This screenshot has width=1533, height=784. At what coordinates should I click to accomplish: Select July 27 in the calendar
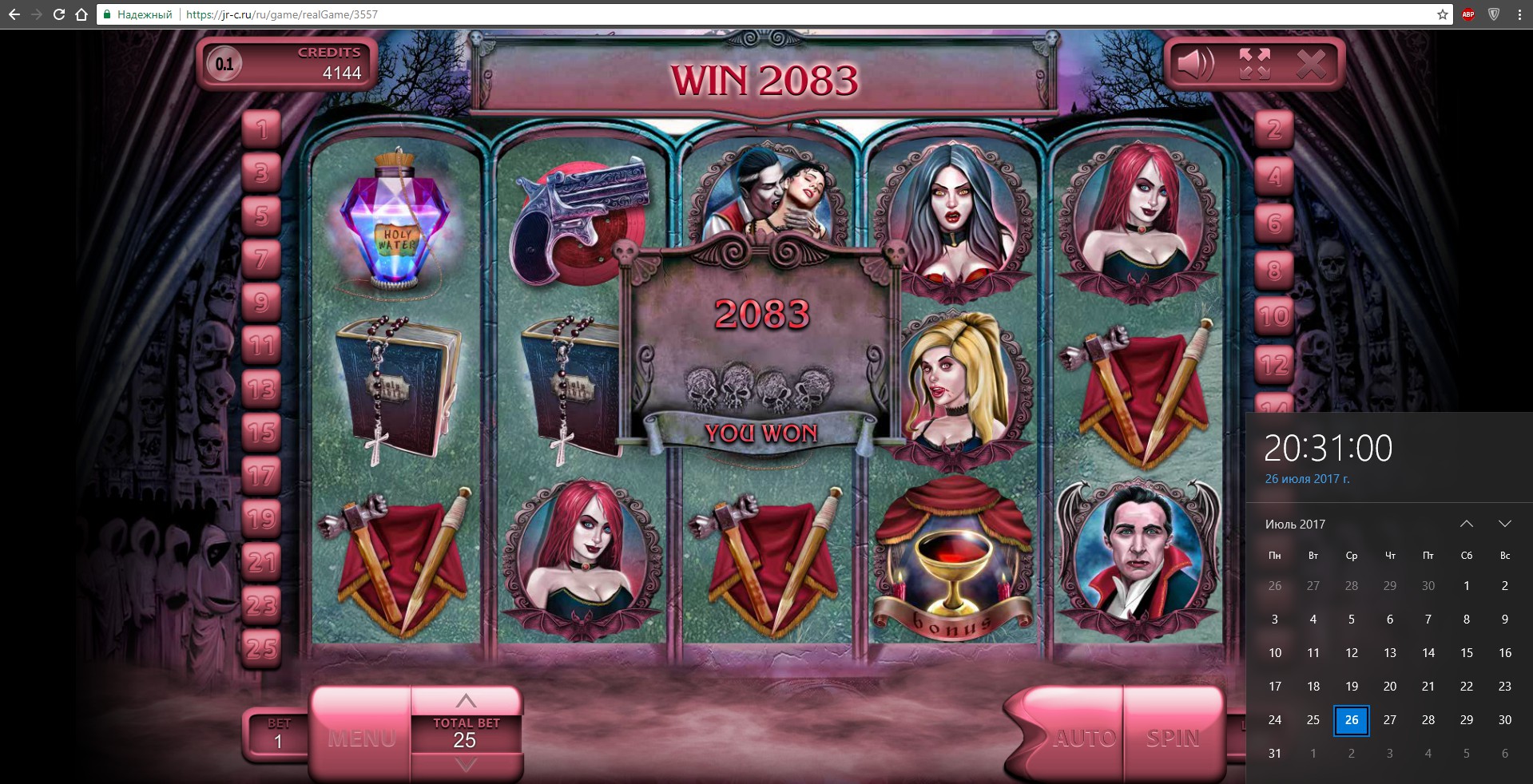(x=1390, y=720)
